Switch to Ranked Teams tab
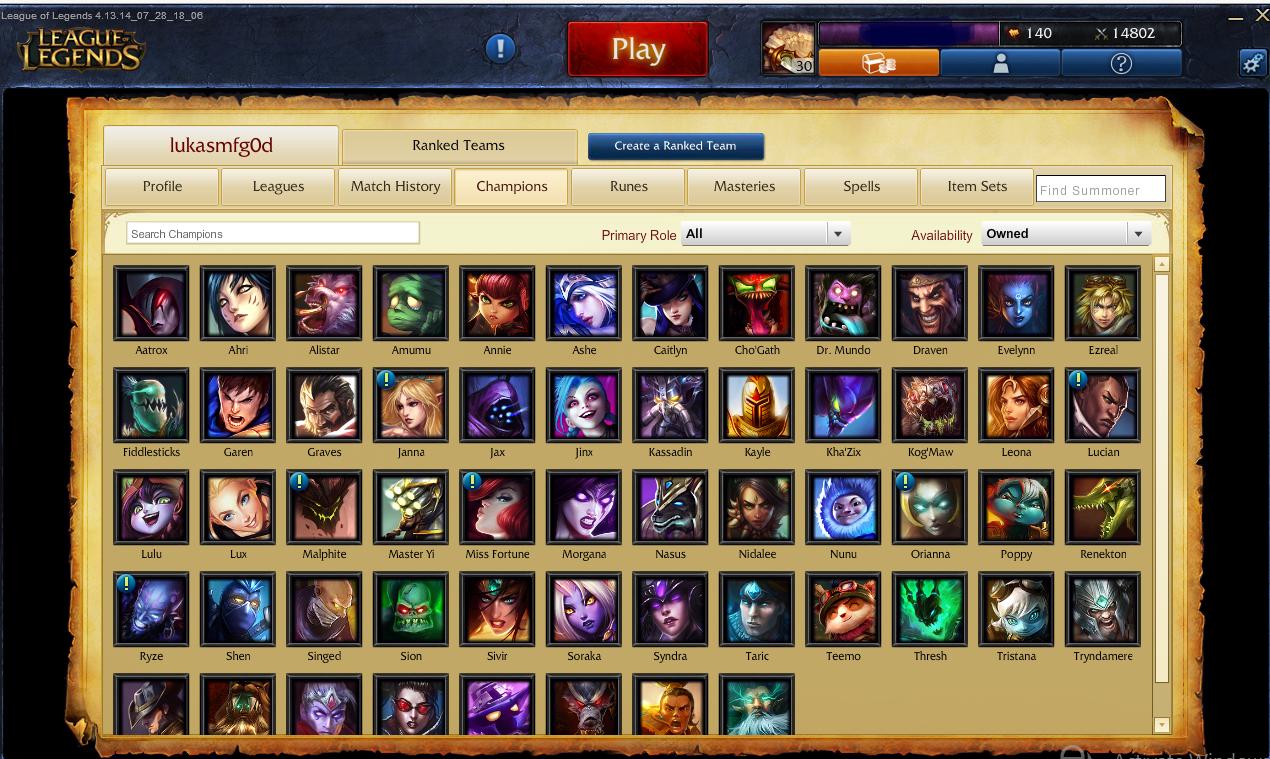Viewport: 1270px width, 759px height. pos(458,145)
